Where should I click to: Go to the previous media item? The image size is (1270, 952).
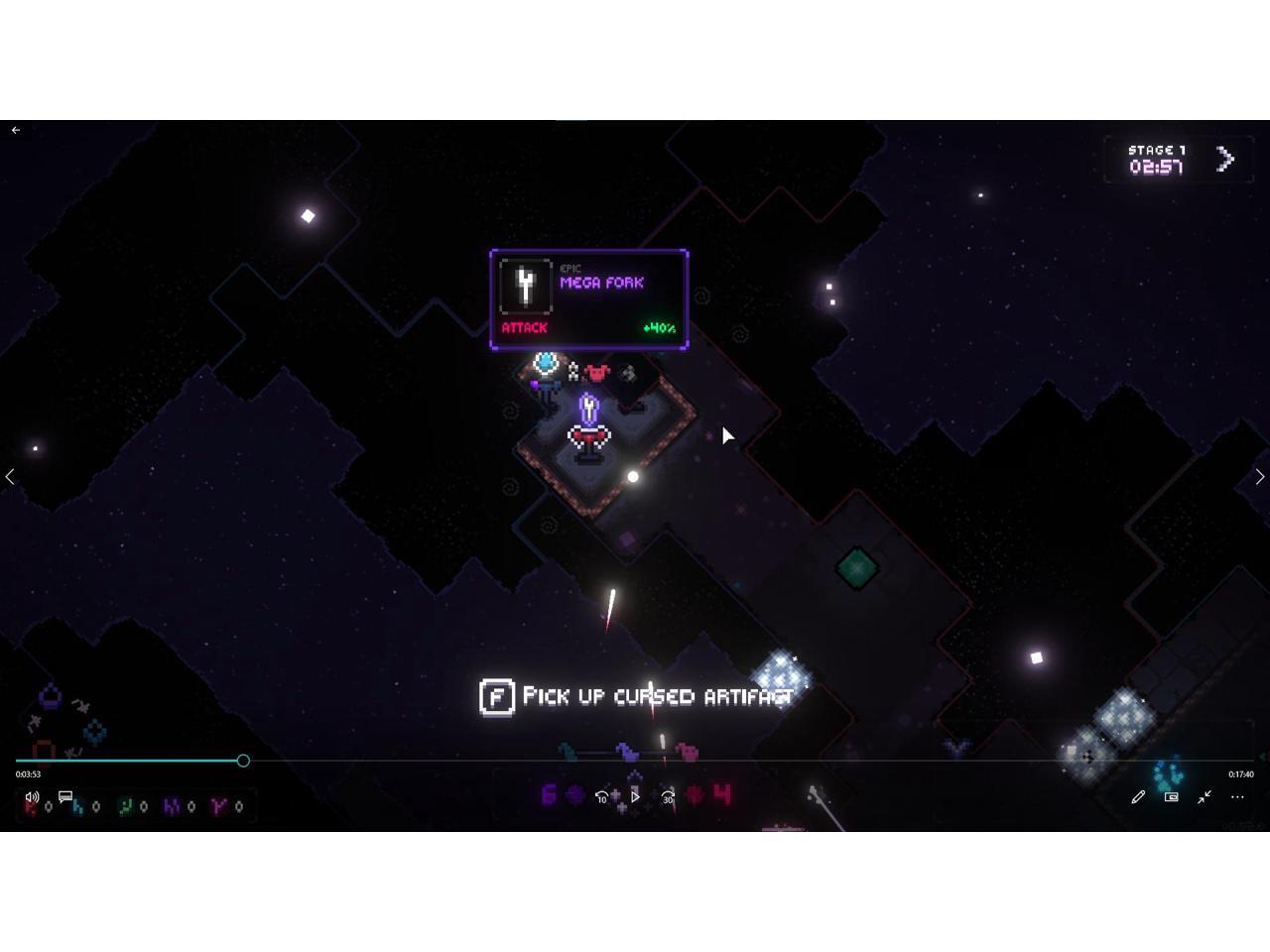click(10, 477)
